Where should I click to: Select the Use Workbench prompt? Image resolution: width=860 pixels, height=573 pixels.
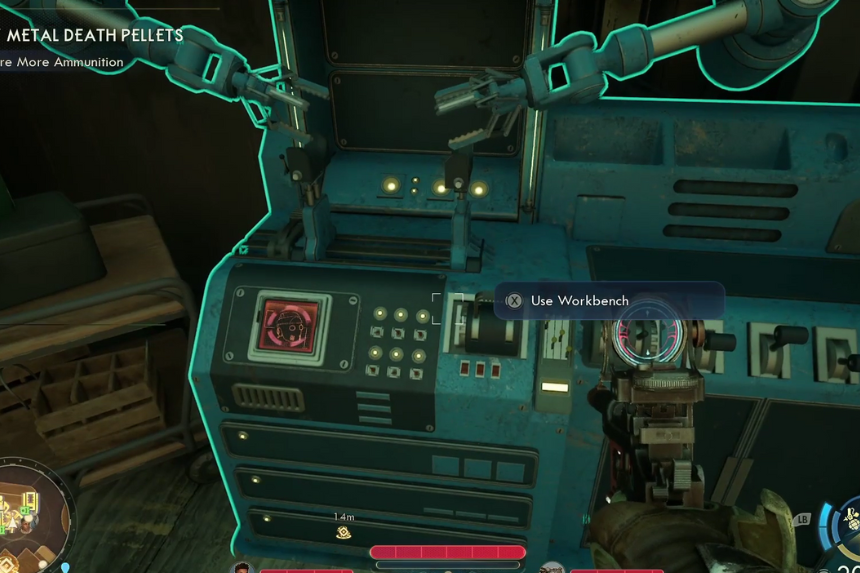(579, 301)
